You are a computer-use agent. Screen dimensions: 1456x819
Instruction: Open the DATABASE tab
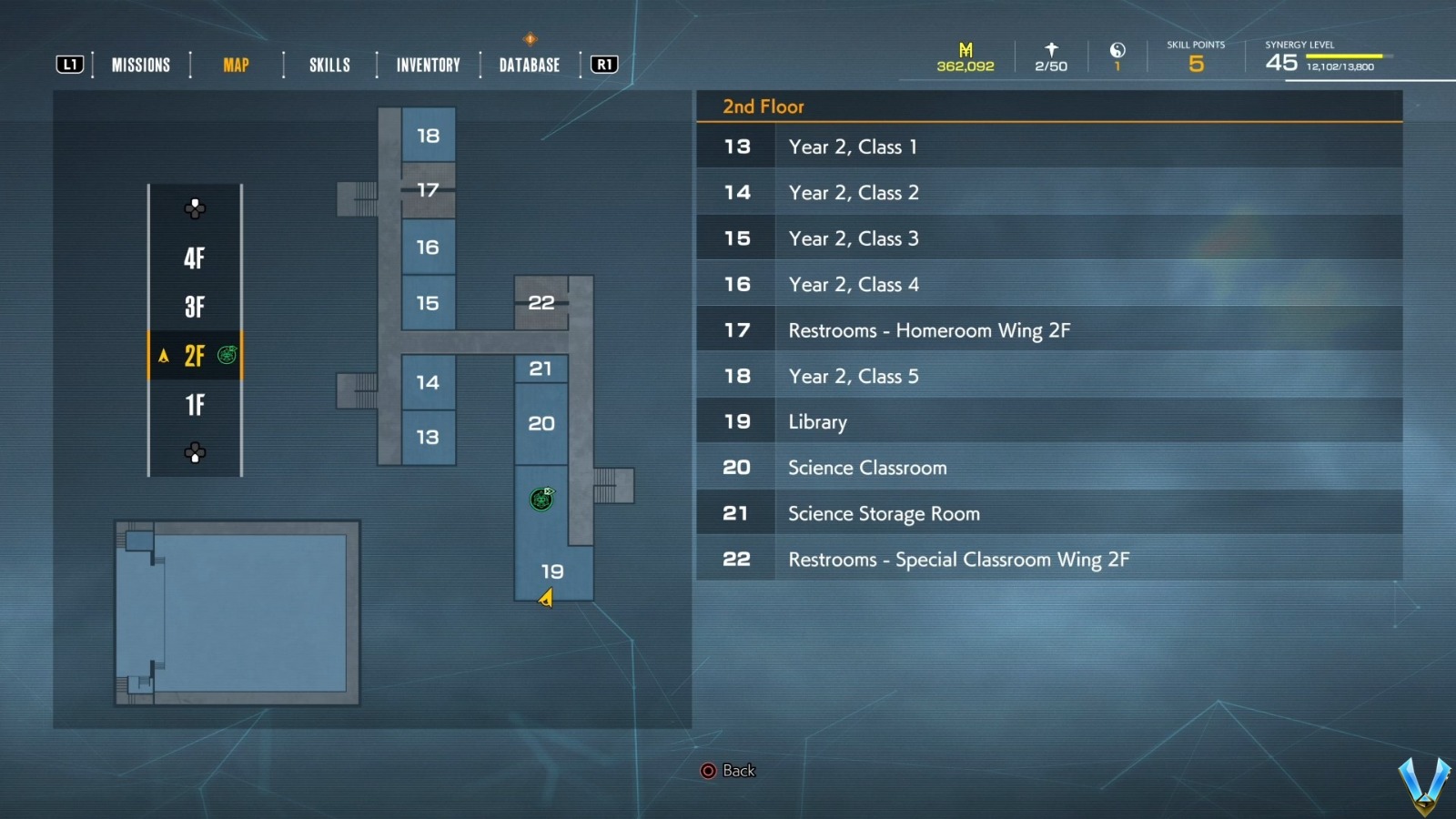click(x=529, y=64)
